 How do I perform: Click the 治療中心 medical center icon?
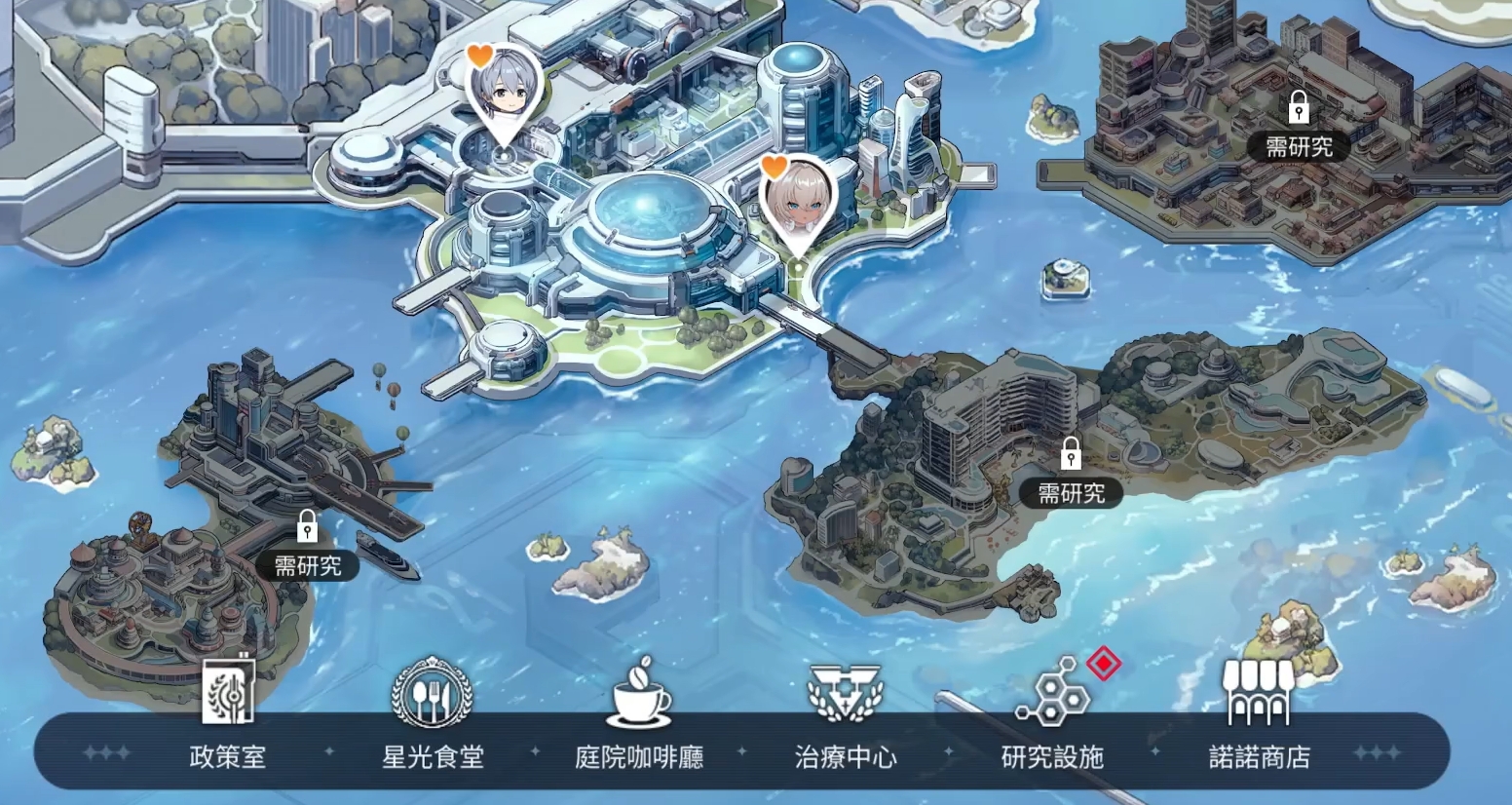click(x=846, y=695)
